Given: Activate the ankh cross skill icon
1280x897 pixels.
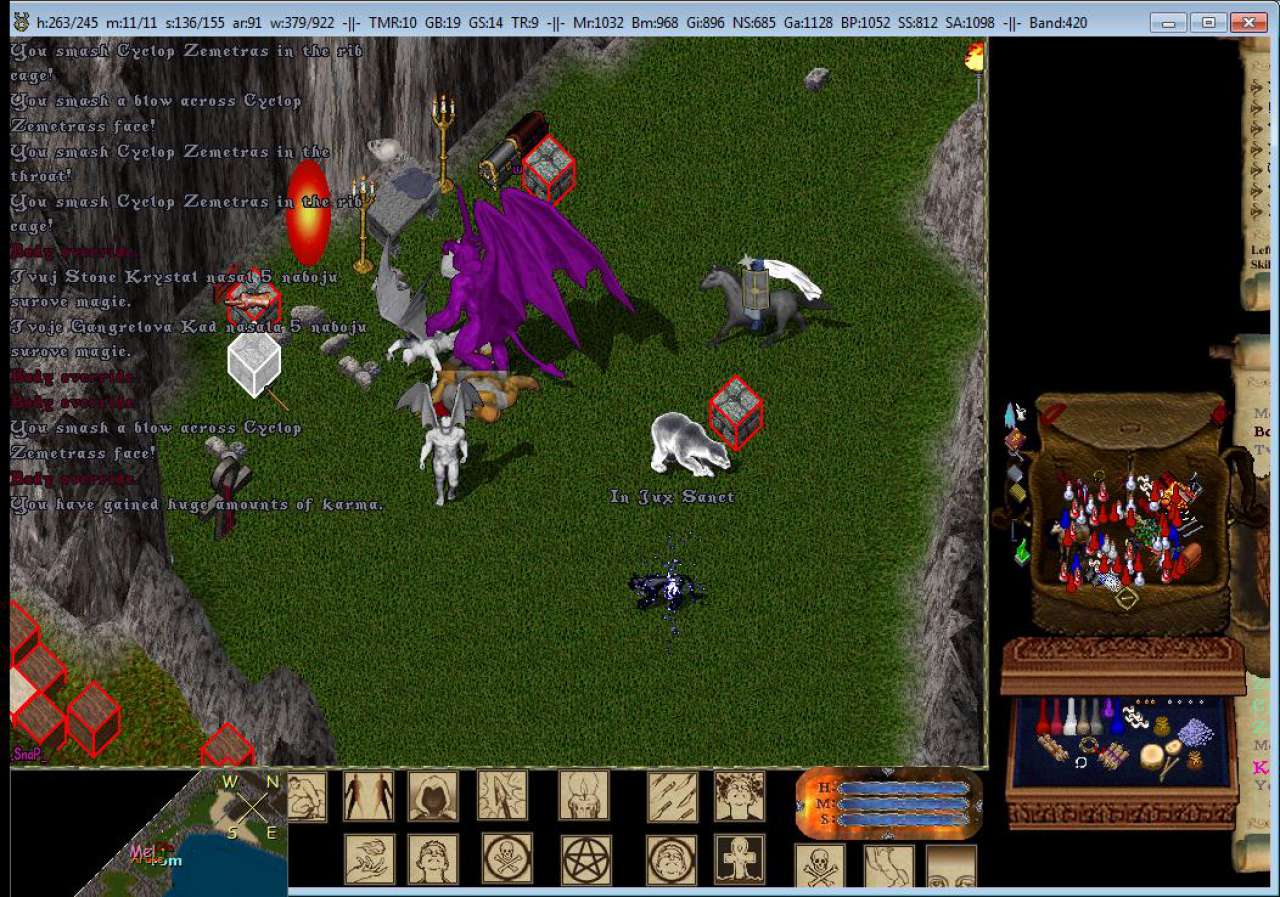Looking at the screenshot, I should point(739,859).
